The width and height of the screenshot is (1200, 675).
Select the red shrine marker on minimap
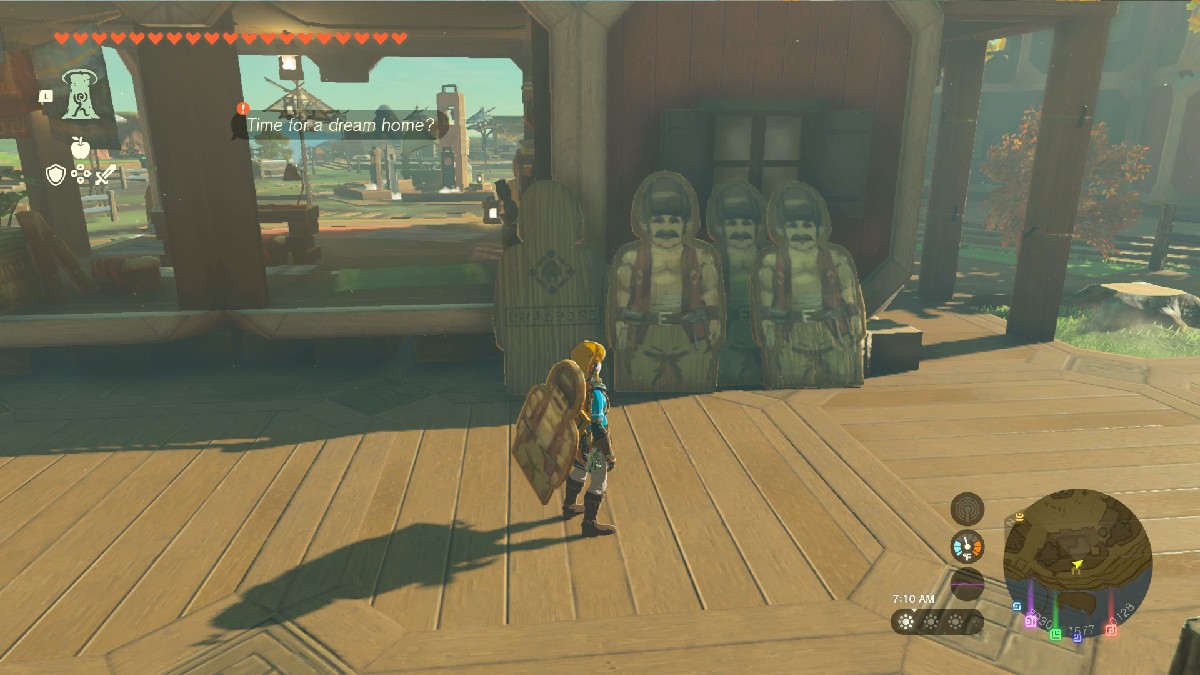pos(1111,630)
